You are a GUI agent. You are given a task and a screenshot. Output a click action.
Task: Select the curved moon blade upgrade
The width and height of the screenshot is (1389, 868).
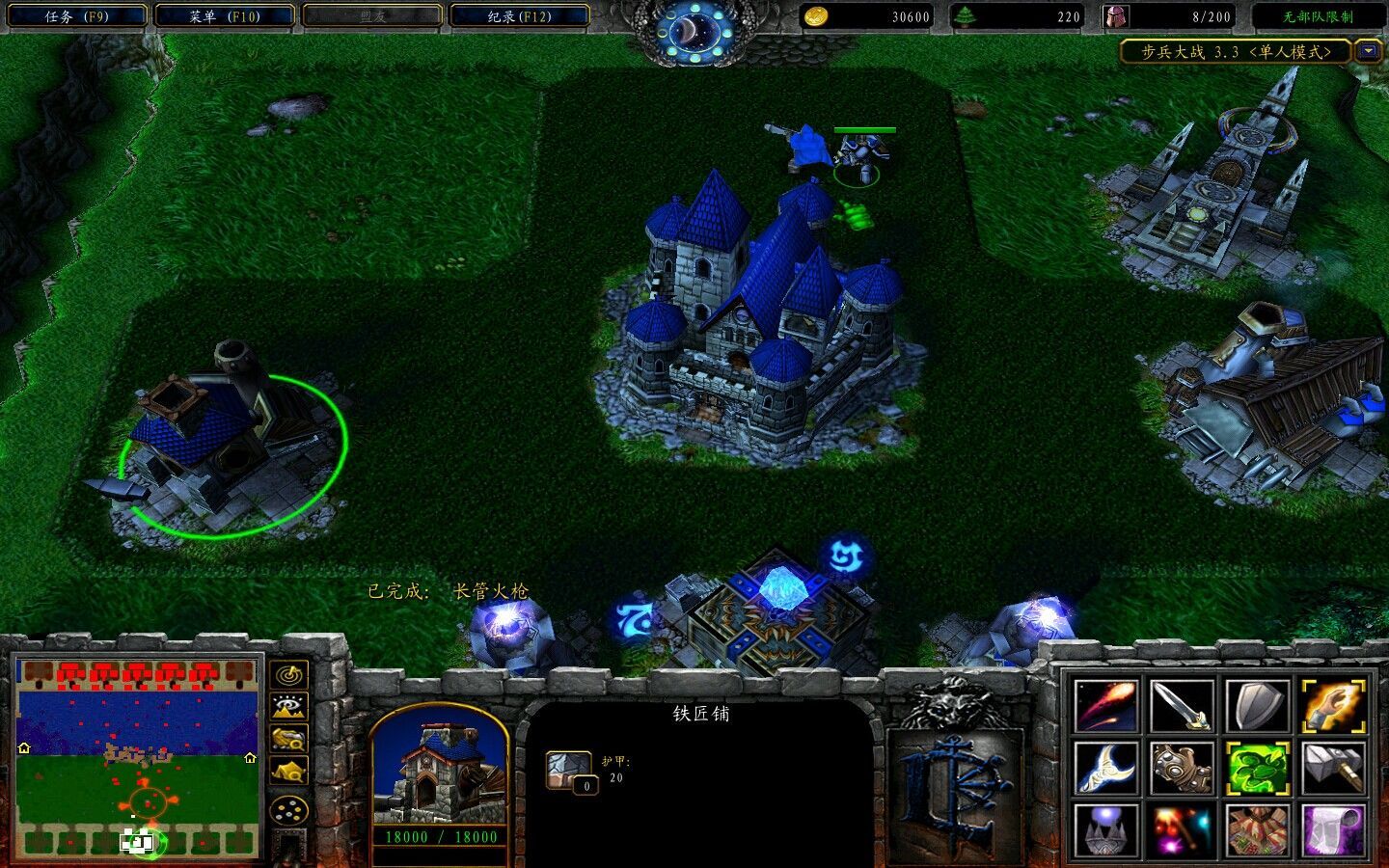point(1106,768)
